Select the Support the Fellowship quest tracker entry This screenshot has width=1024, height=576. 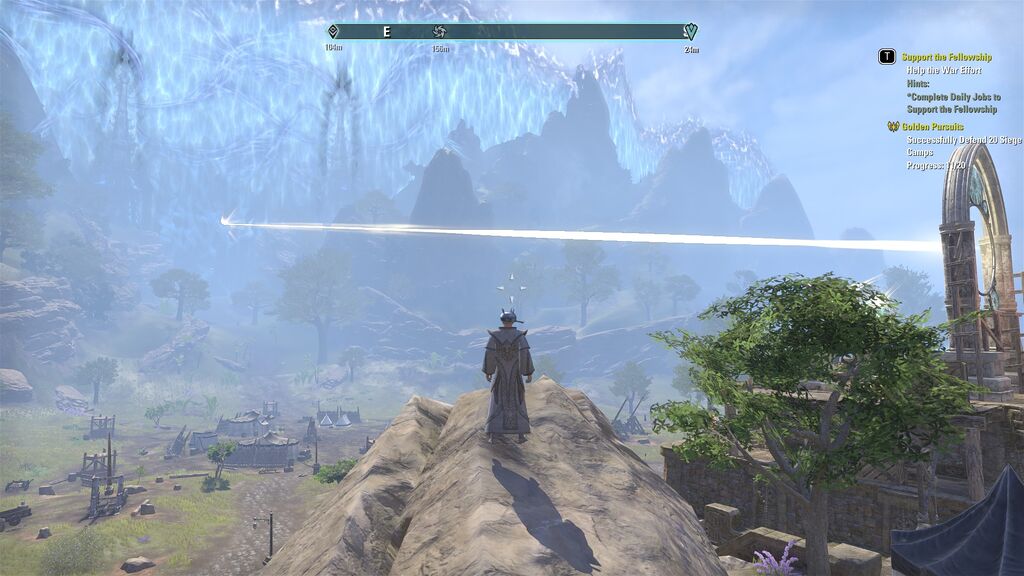946,58
